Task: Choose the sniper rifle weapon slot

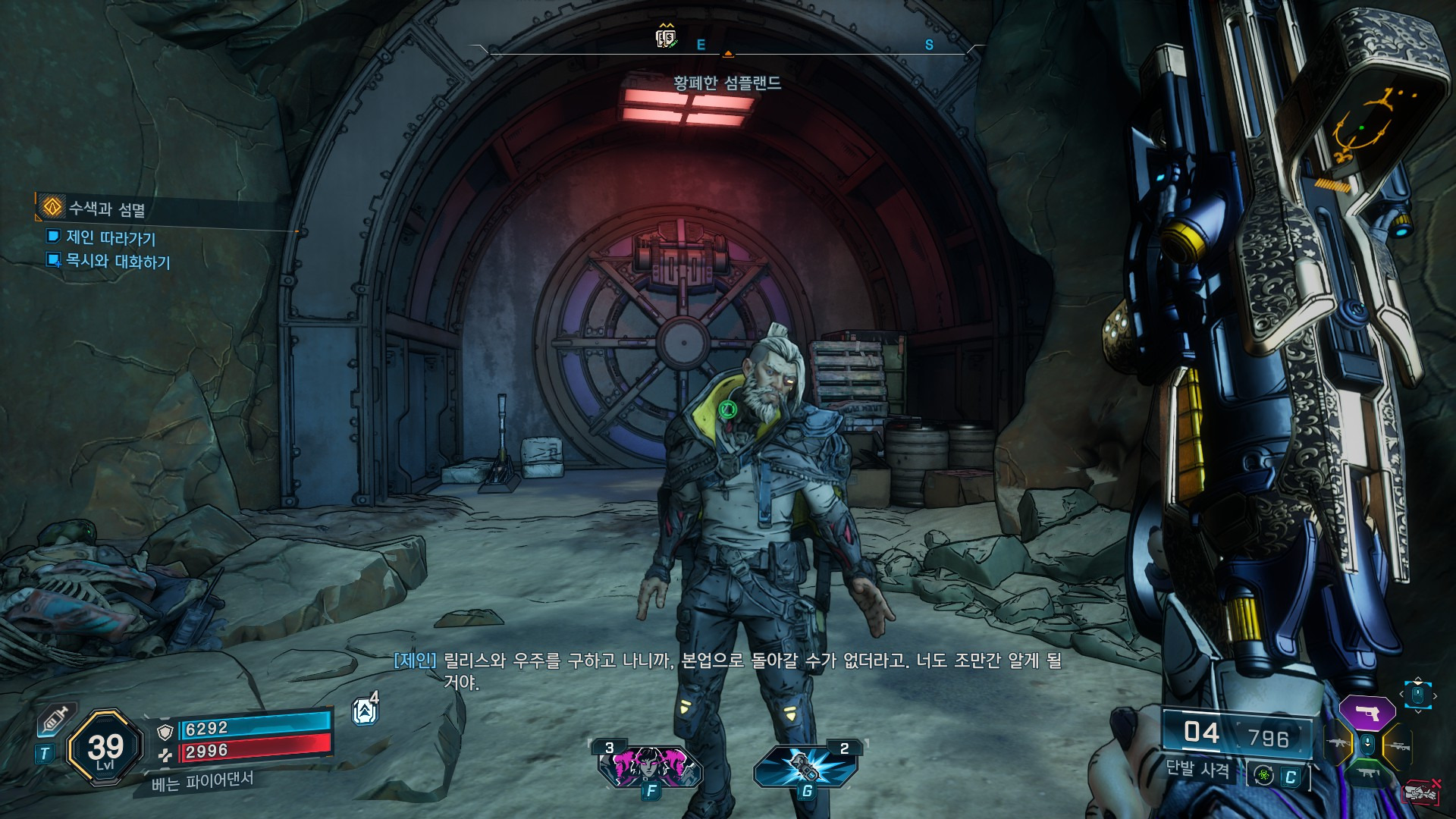Action: click(1398, 746)
